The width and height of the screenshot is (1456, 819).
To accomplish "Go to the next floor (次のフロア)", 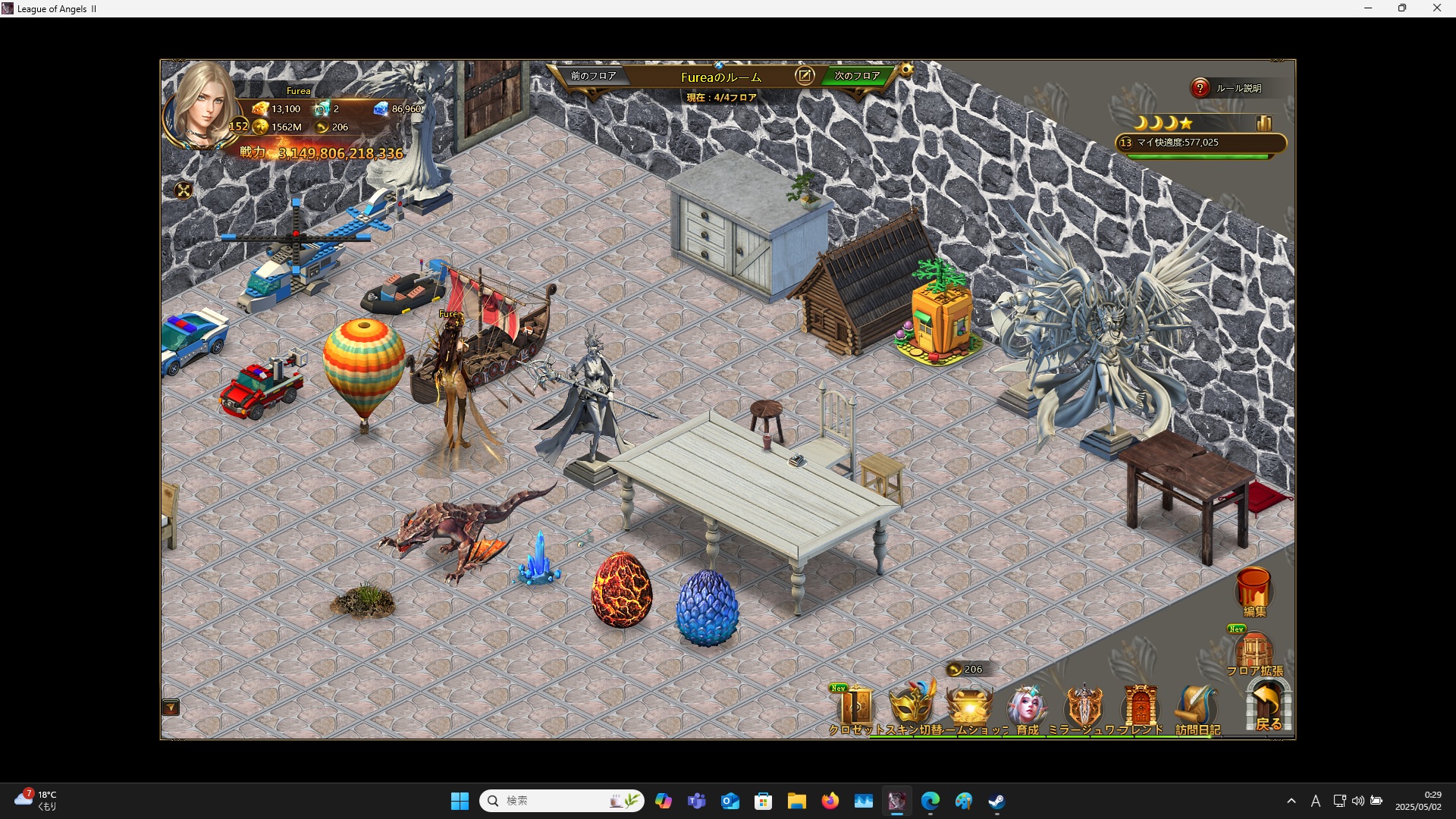I will point(857,76).
